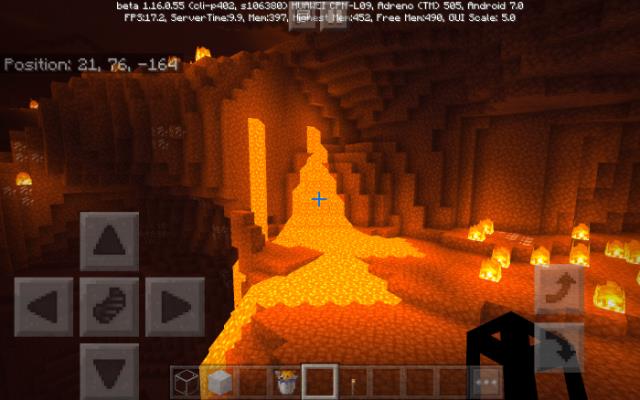Select the white stone block hotbar slot
Image resolution: width=640 pixels, height=400 pixels.
click(x=219, y=382)
